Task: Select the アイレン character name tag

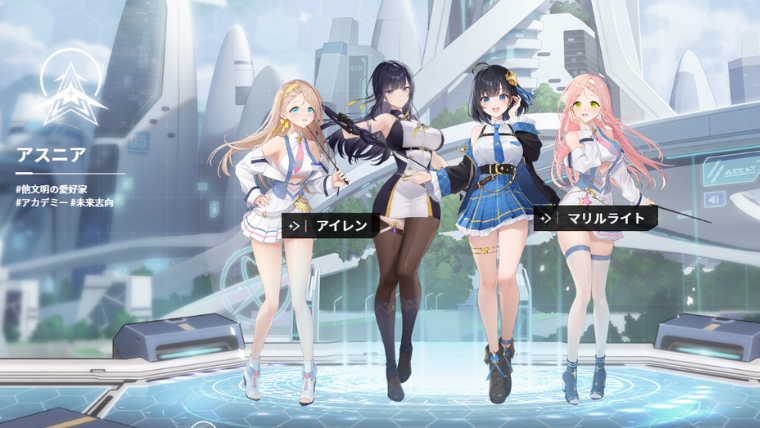Action: [x=330, y=226]
